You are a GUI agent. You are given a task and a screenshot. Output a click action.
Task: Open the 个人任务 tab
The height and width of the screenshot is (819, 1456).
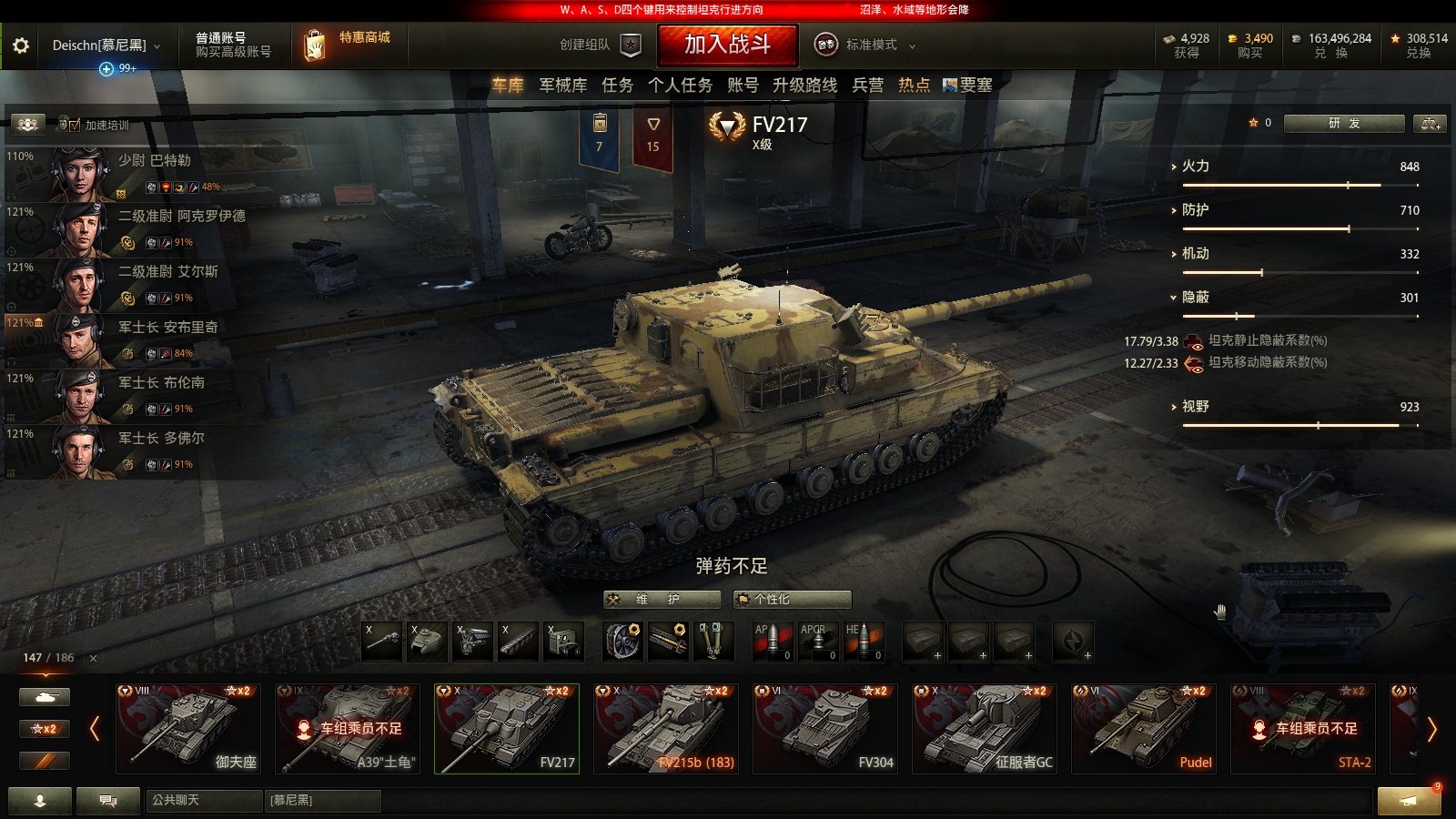(x=682, y=85)
